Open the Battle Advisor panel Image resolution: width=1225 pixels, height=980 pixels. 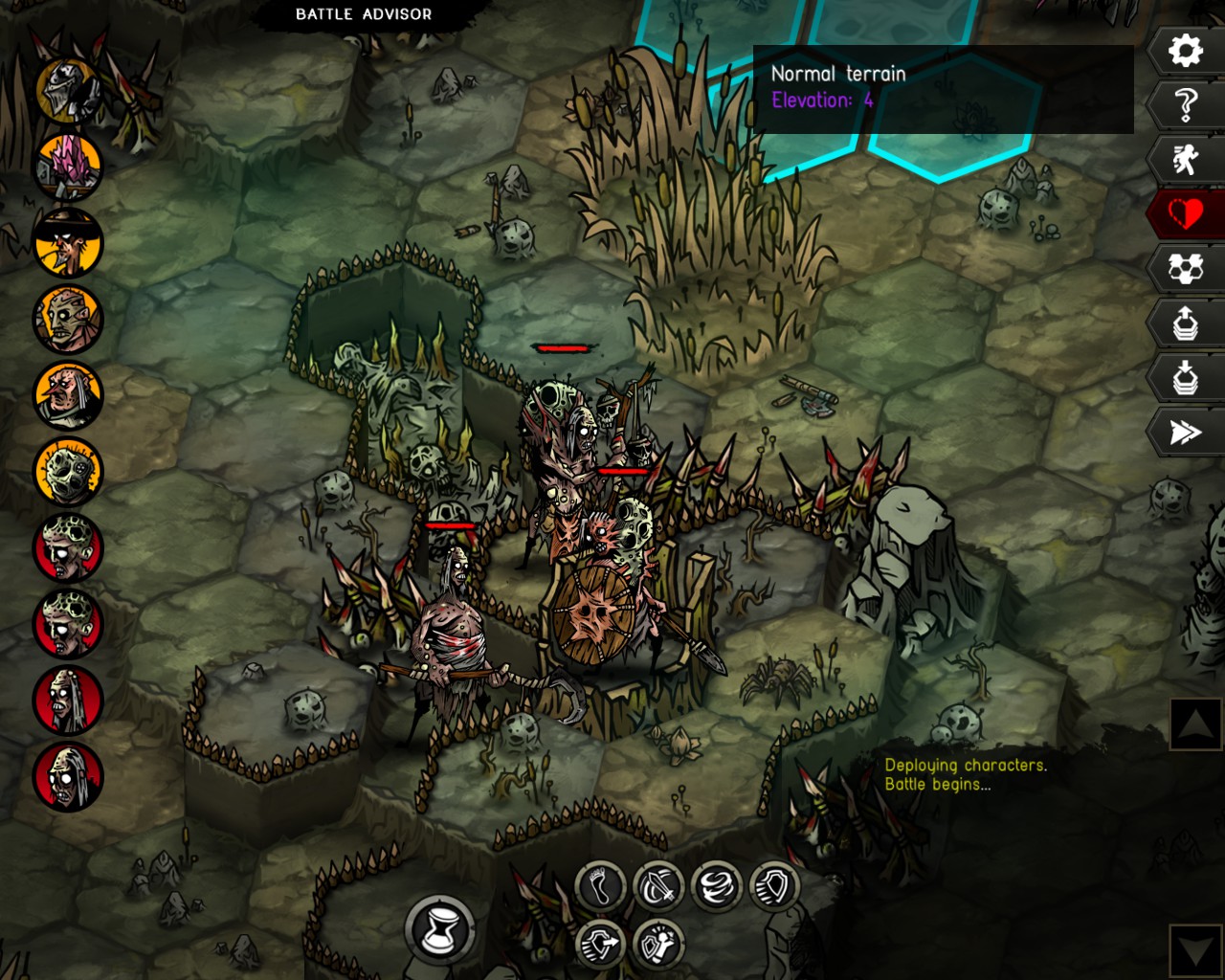363,14
